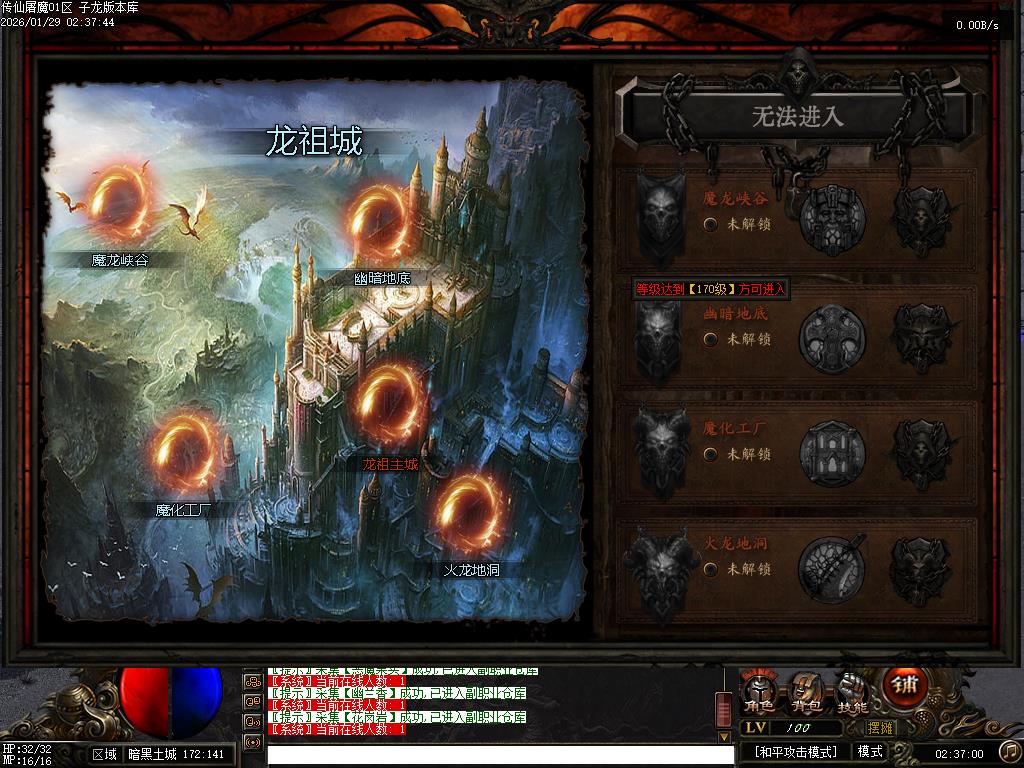Choose the 幽暗地底 portal on the map

[381, 222]
